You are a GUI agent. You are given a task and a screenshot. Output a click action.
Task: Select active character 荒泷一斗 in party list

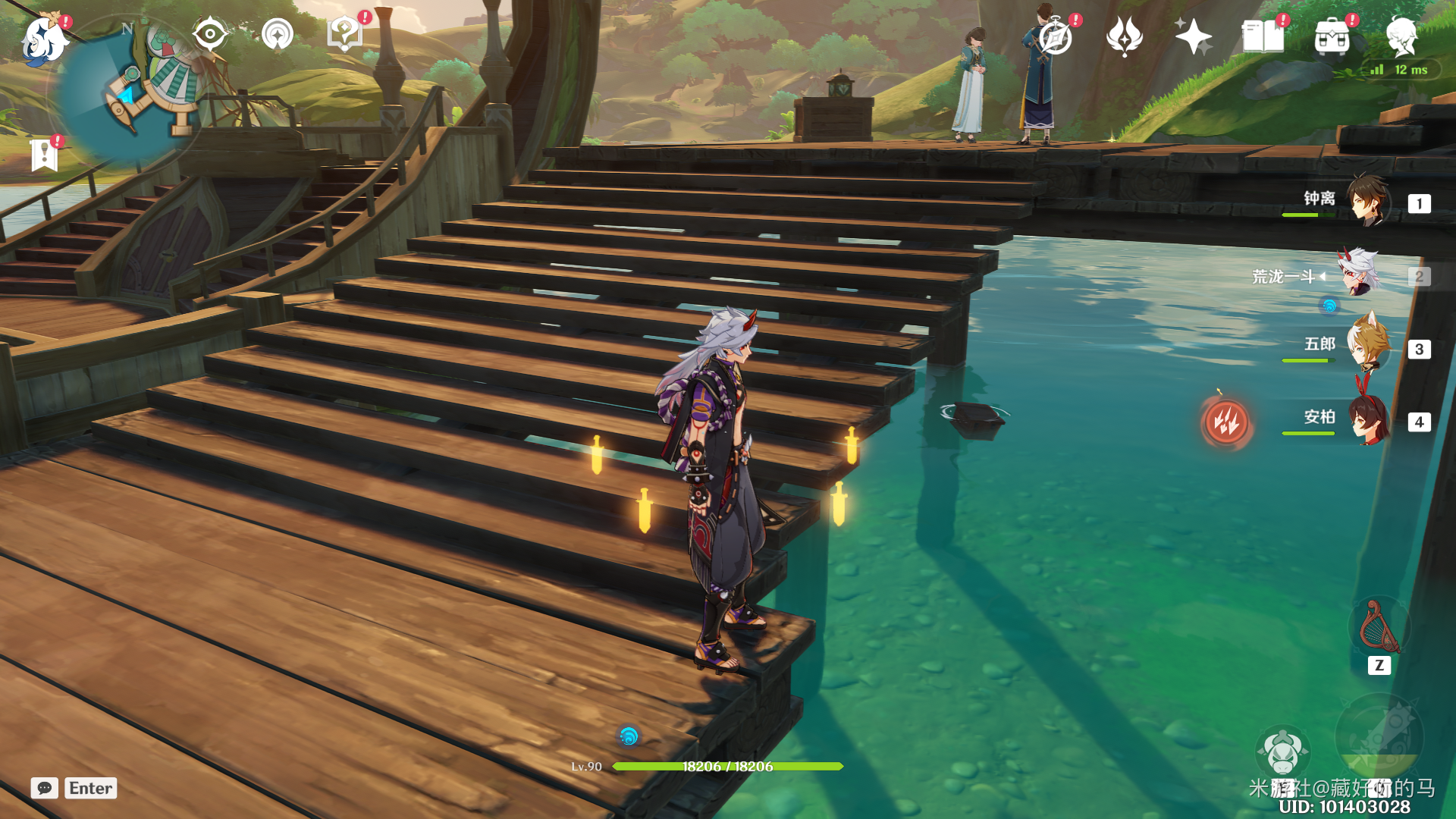[x=1361, y=275]
